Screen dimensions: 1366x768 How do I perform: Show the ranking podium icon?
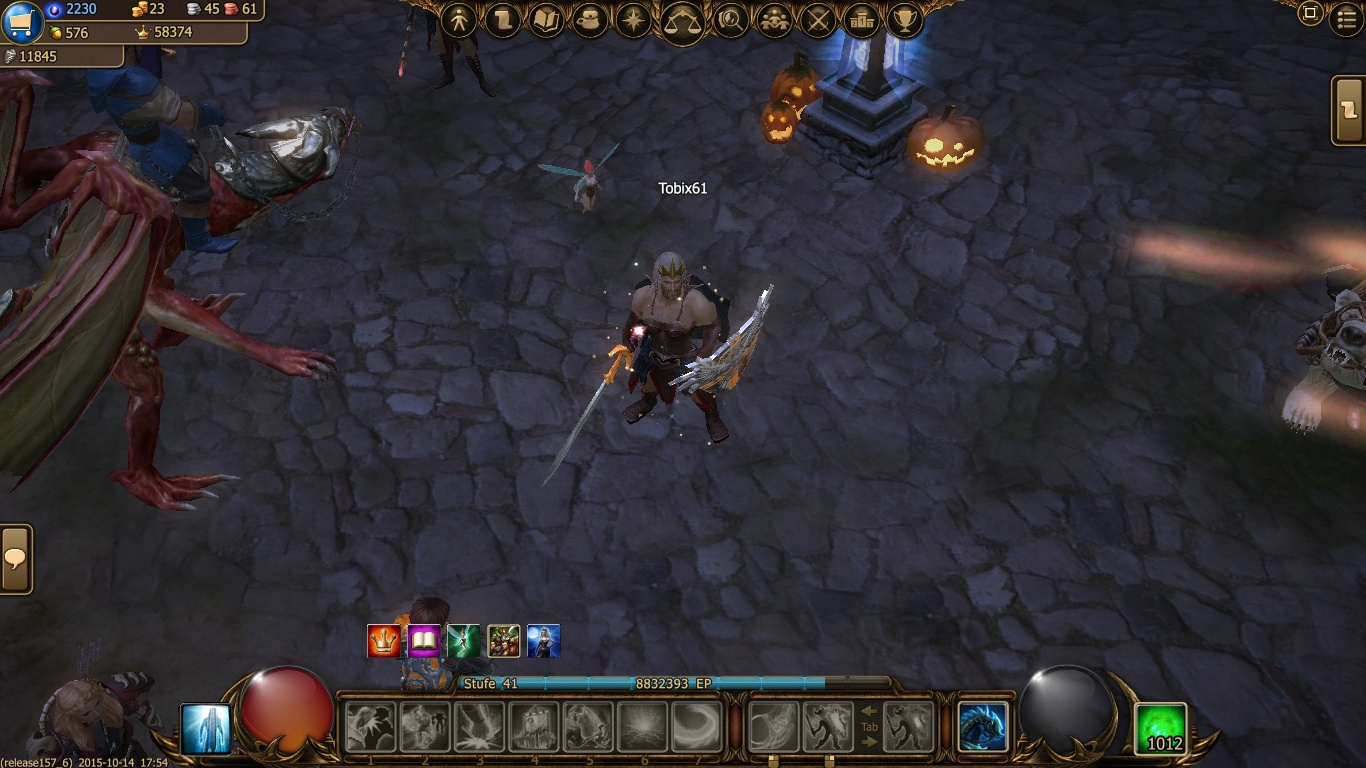coord(861,20)
